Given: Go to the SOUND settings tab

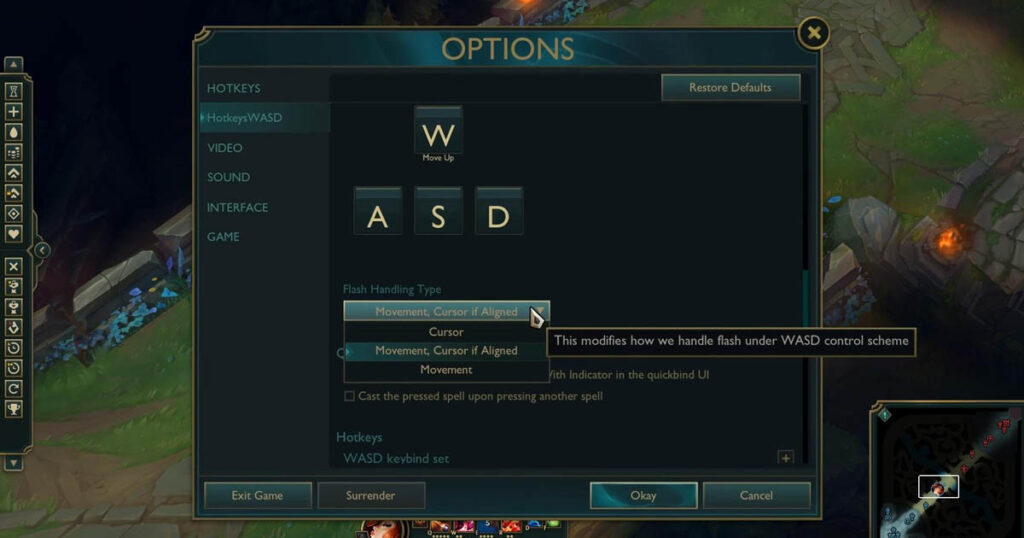Looking at the screenshot, I should click(x=228, y=177).
